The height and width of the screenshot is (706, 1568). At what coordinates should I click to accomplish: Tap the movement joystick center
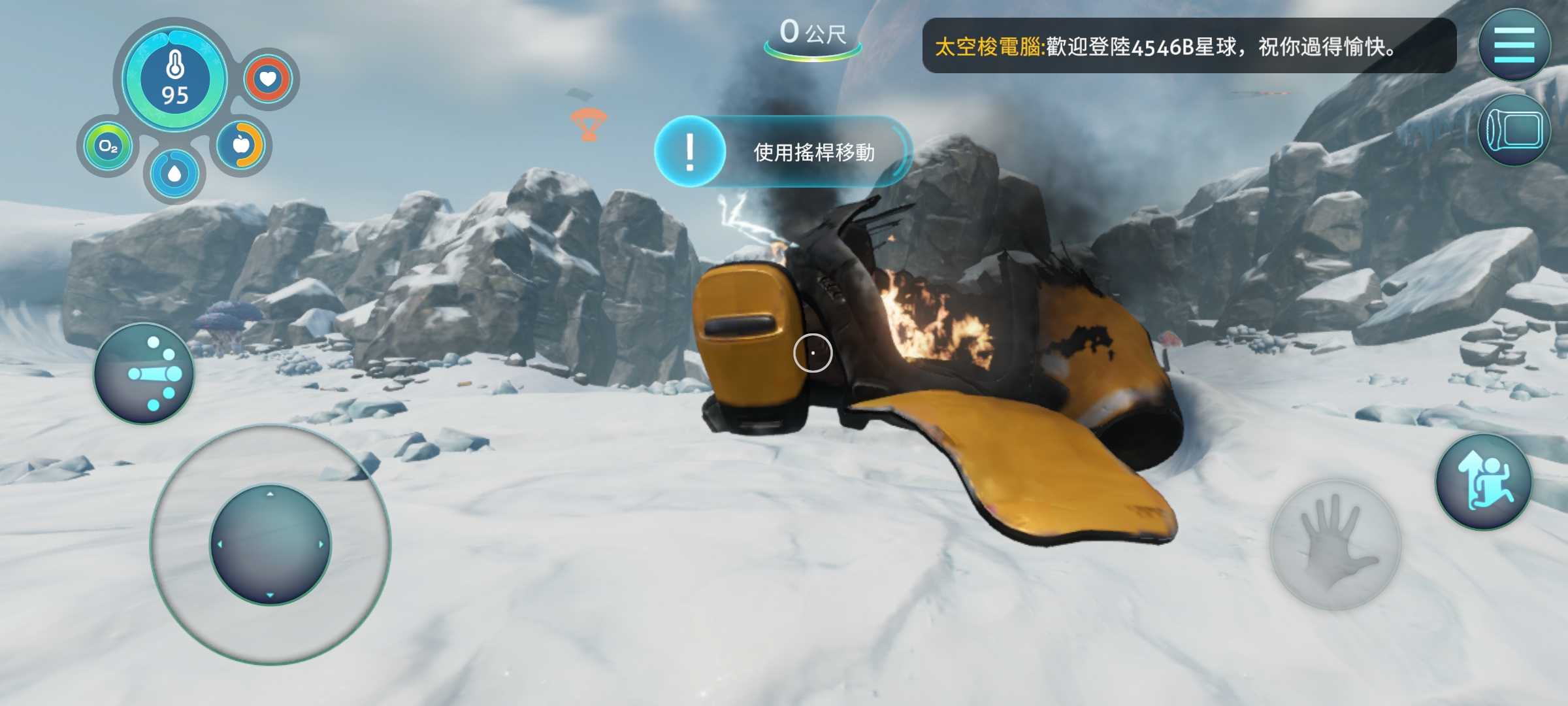[270, 545]
